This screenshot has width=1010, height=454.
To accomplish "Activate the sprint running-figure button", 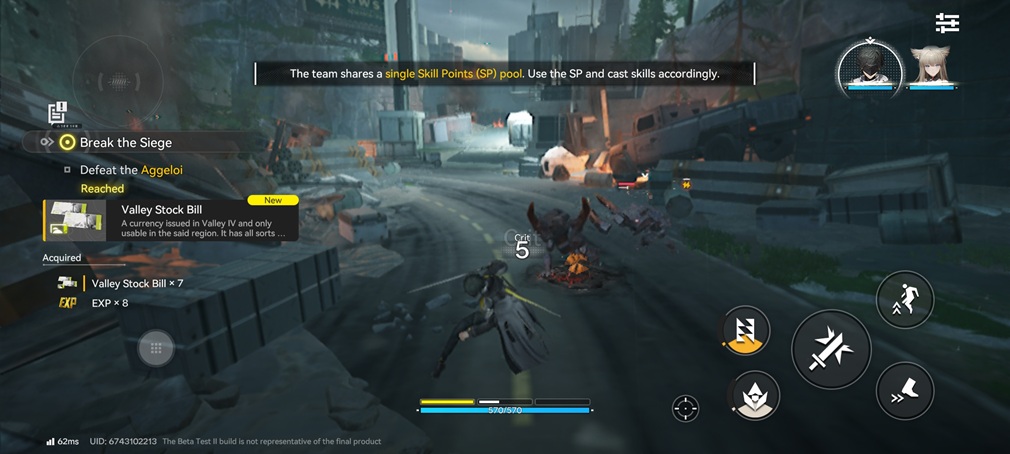I will (x=904, y=299).
